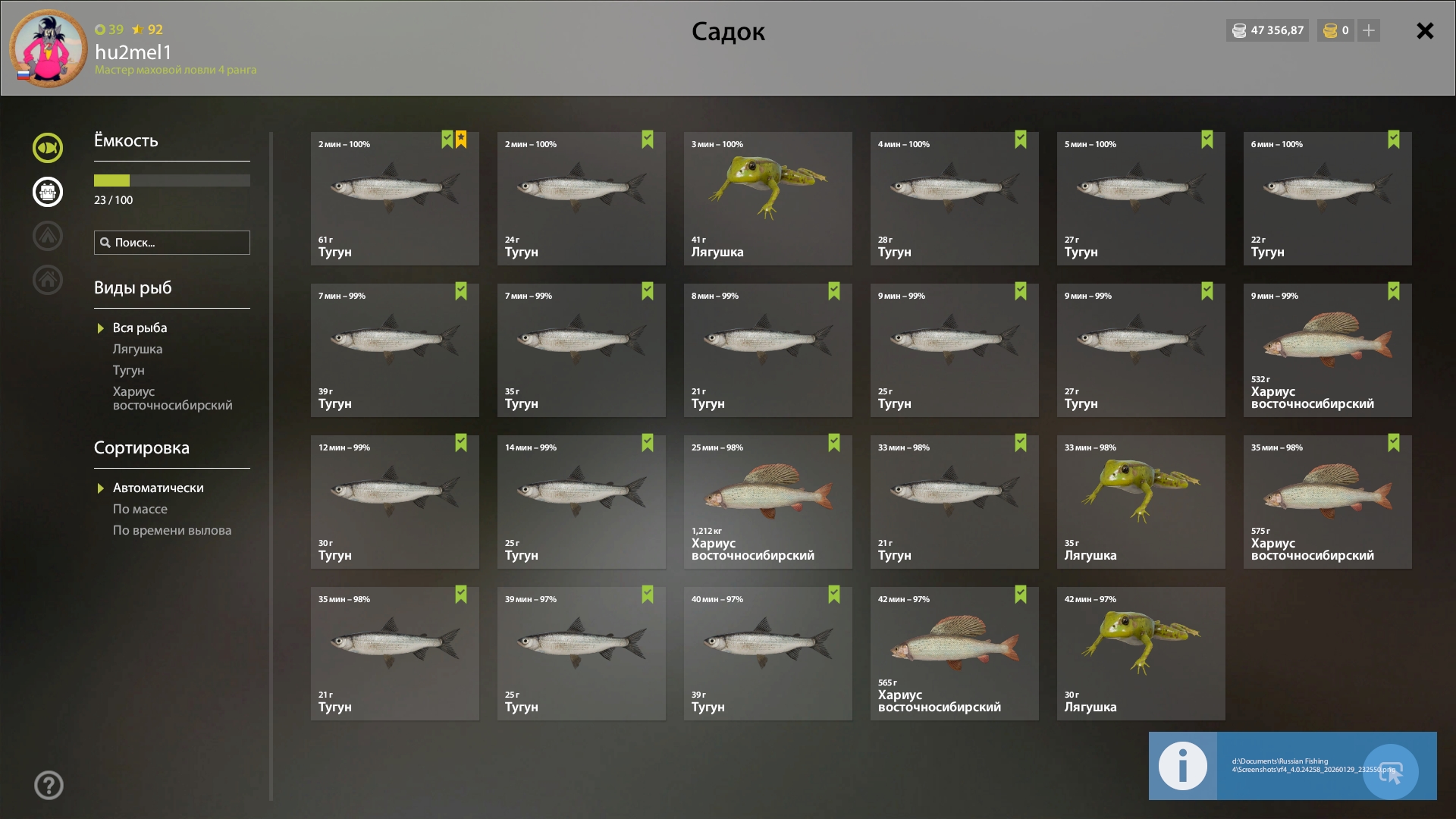Sort catch По времени вылова
The height and width of the screenshot is (819, 1456).
click(x=172, y=531)
